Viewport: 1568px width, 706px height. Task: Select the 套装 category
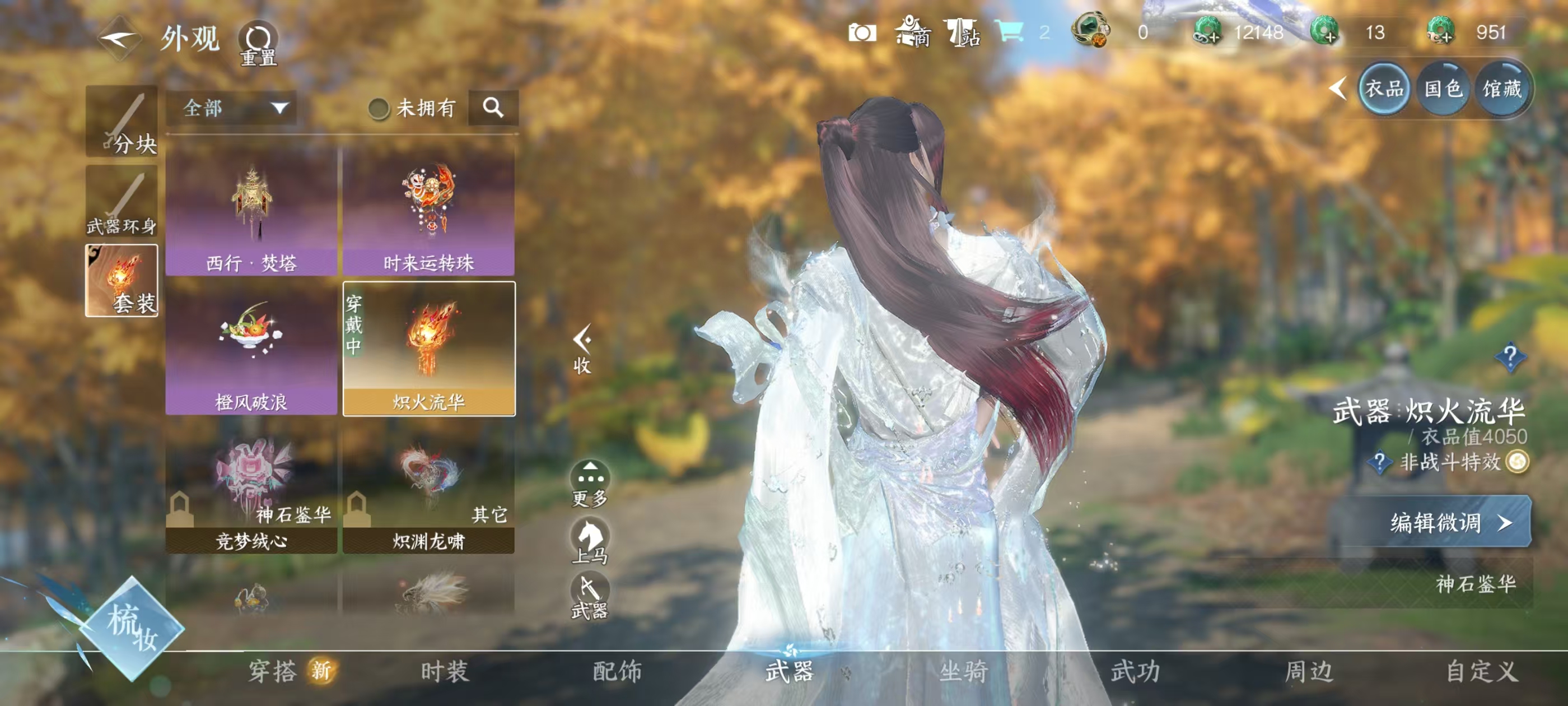tap(122, 281)
